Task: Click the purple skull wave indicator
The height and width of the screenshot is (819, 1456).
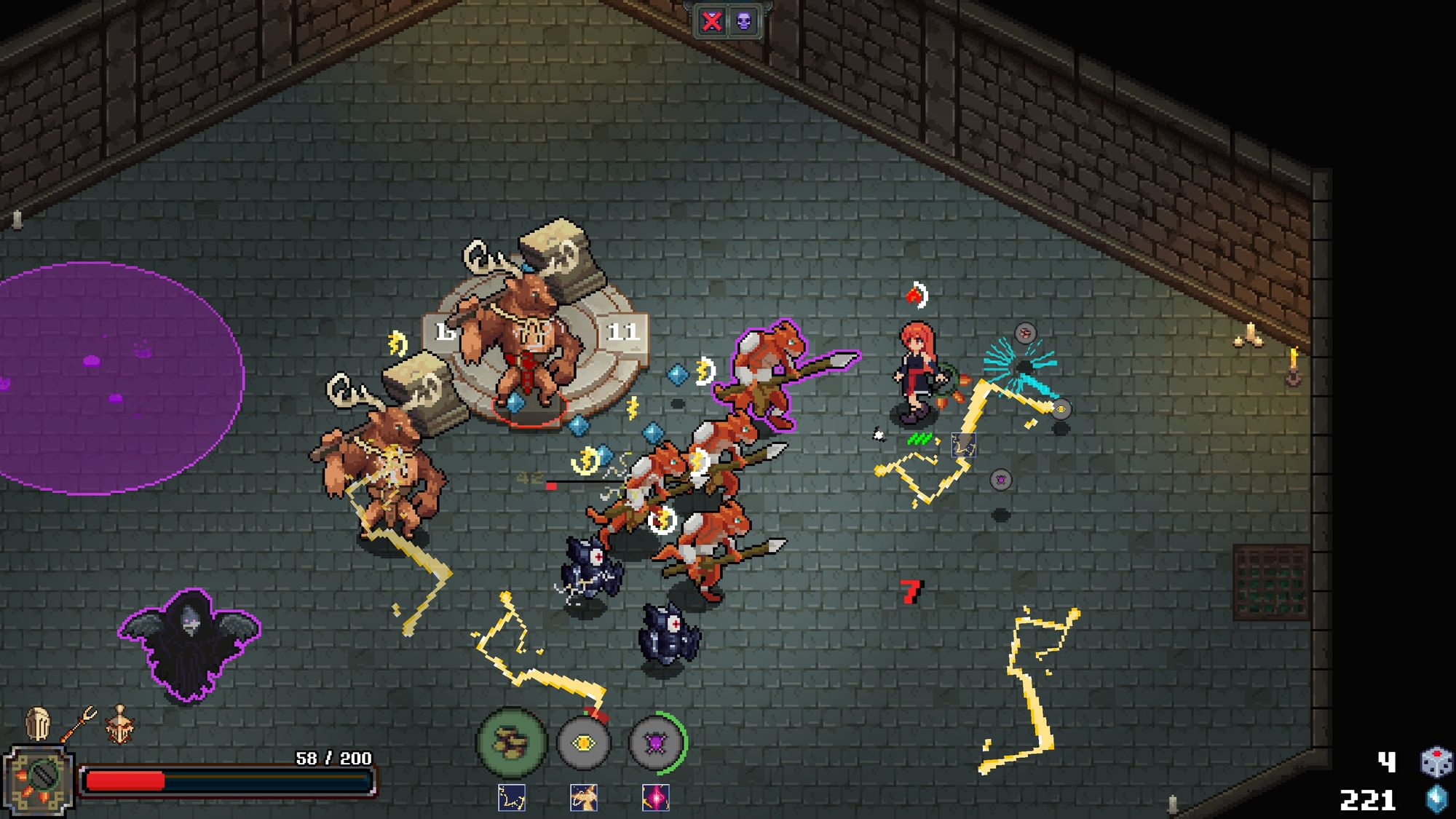Action: pos(743,21)
